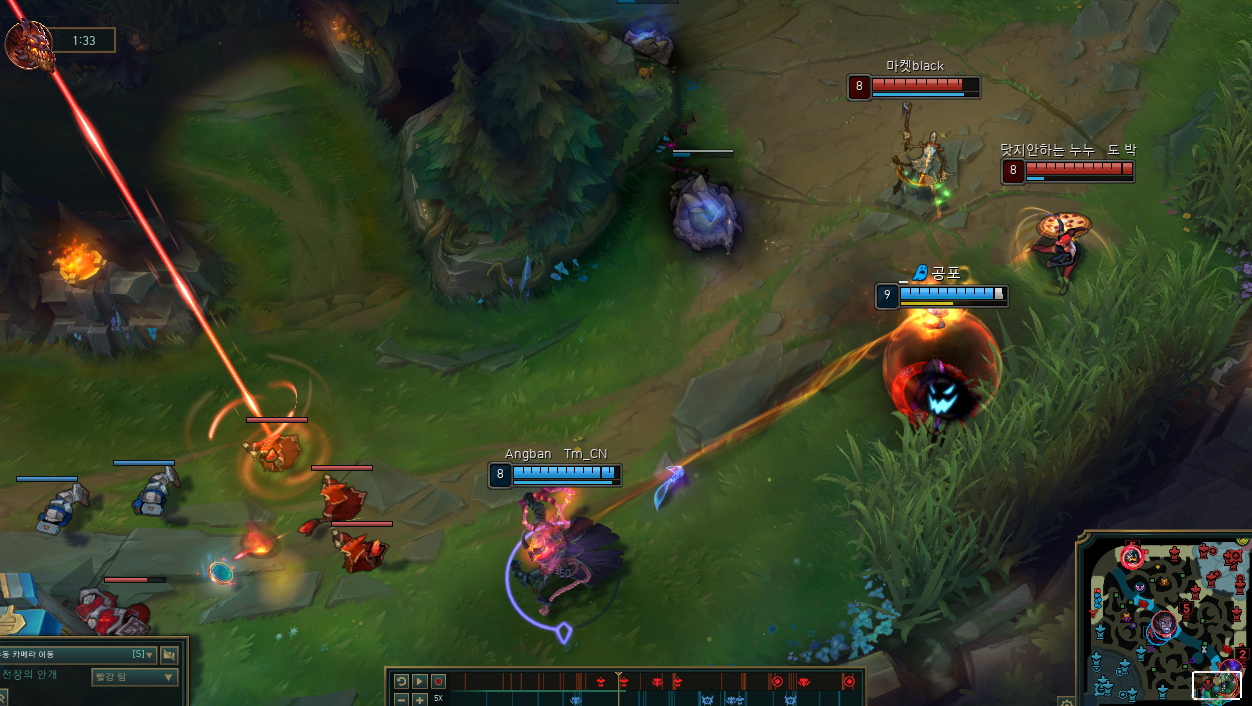Open minimap settings via the gear icon
Screen dimensions: 1252x706
tap(1067, 701)
